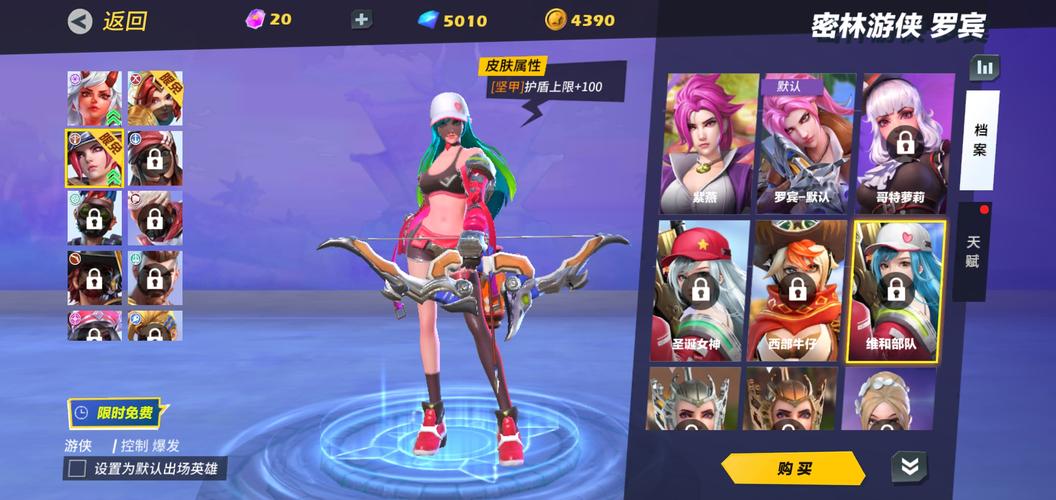Viewport: 1056px width, 500px height.
Task: Select the locked 西部牛仔 skin
Action: point(798,290)
